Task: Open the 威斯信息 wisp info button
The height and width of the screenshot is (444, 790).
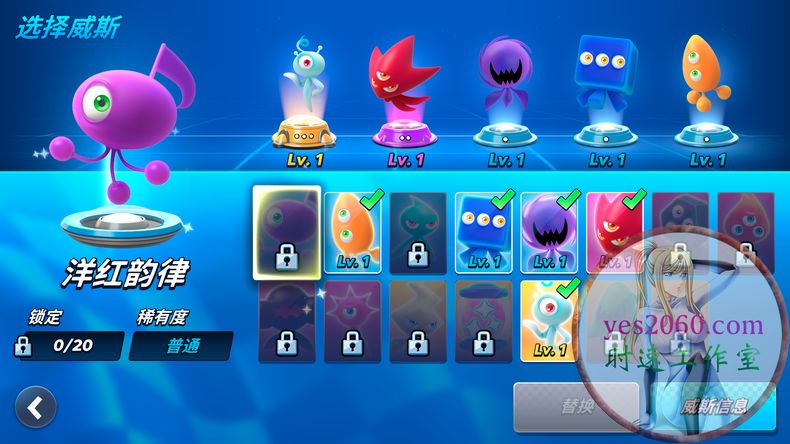Action: click(714, 408)
